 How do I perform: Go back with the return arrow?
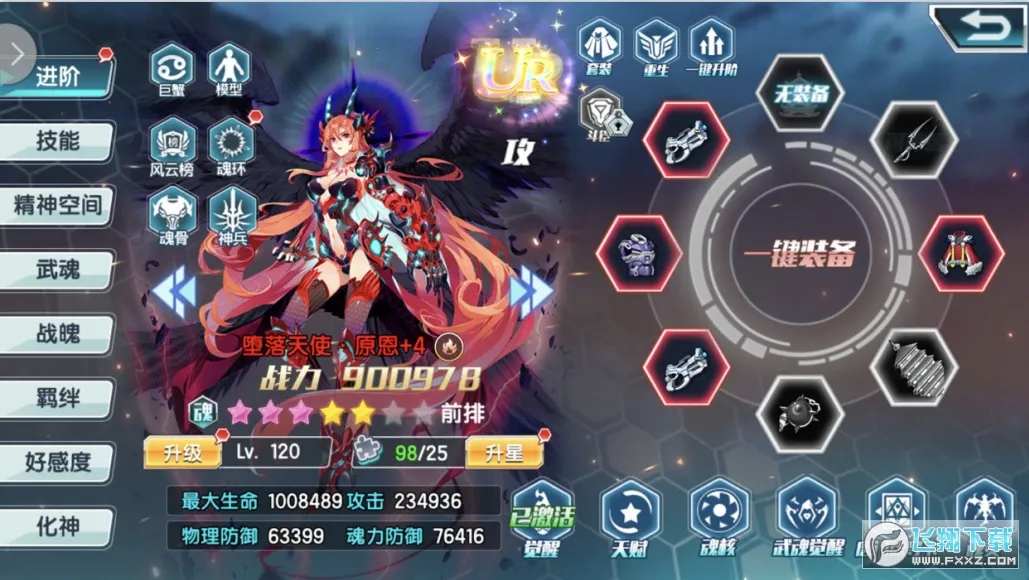pyautogui.click(x=975, y=25)
